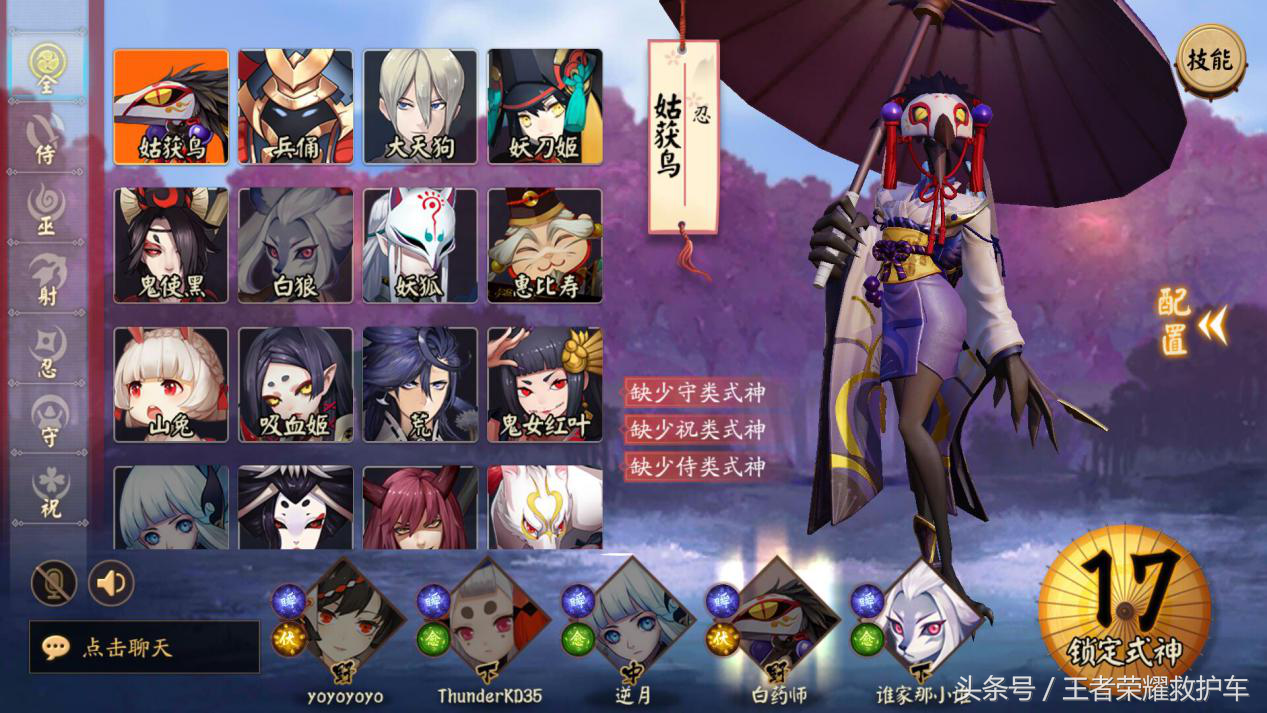Select the 惠比寿 shikigami portrait

coord(545,246)
